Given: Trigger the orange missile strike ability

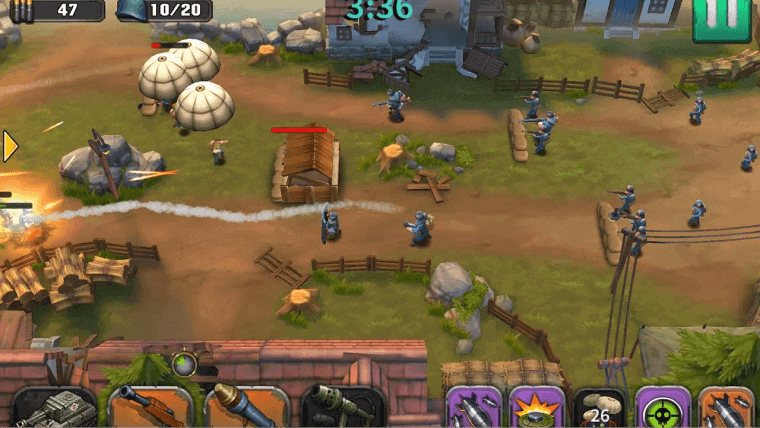Looking at the screenshot, I should click(726, 408).
